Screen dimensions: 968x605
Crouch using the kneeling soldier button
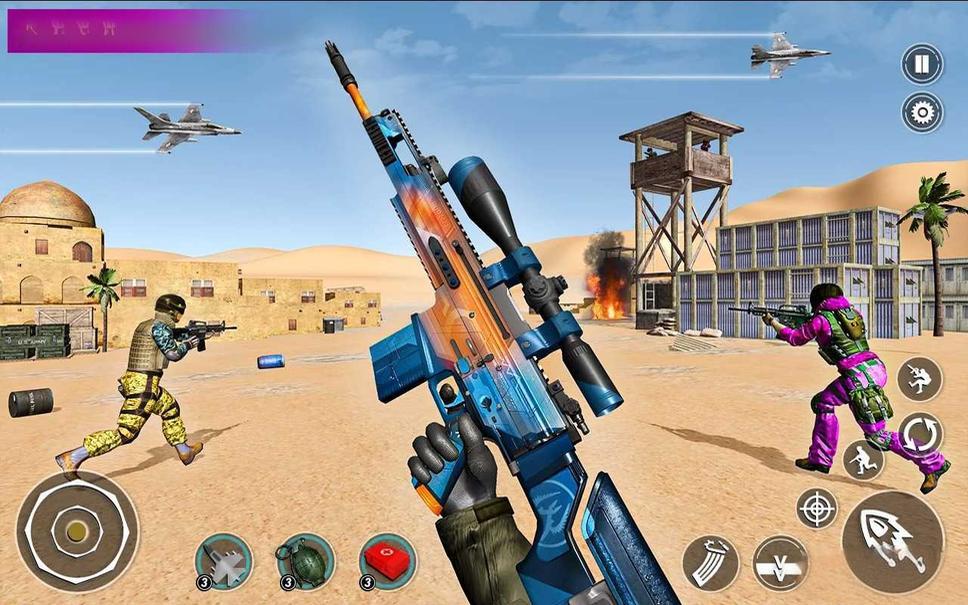[x=864, y=460]
